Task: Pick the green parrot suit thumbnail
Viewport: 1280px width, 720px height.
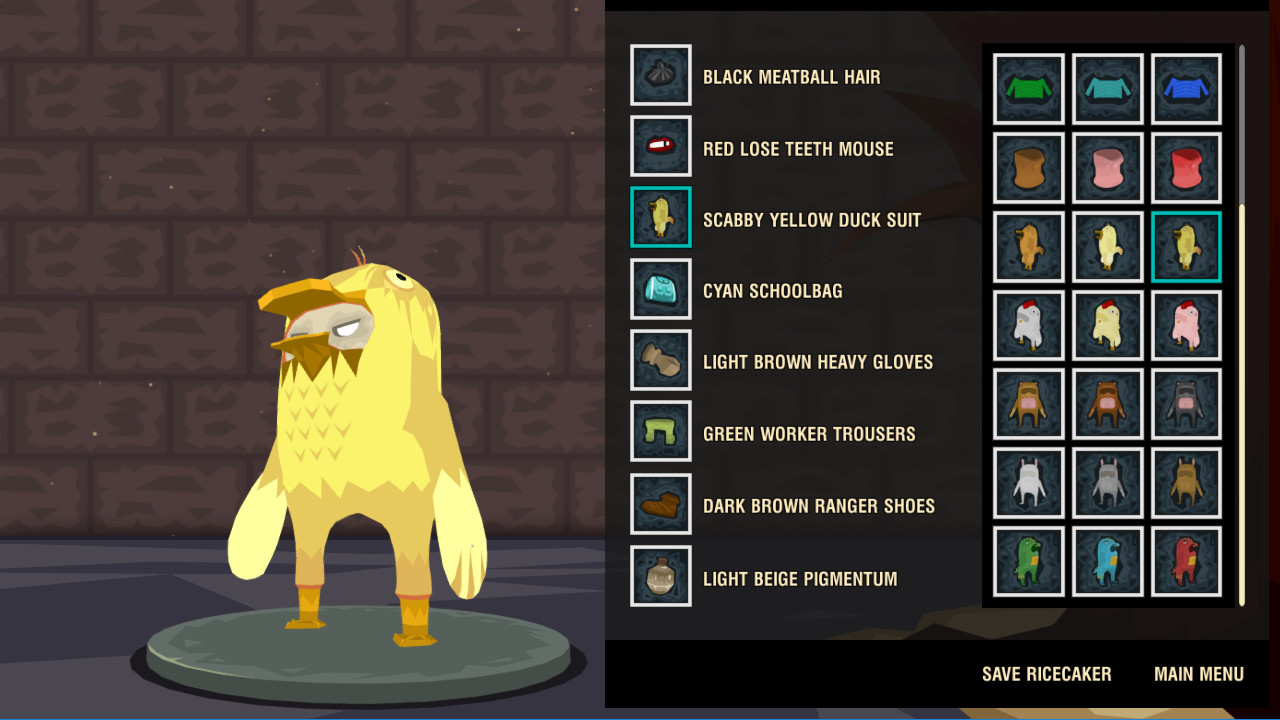Action: tap(1028, 562)
